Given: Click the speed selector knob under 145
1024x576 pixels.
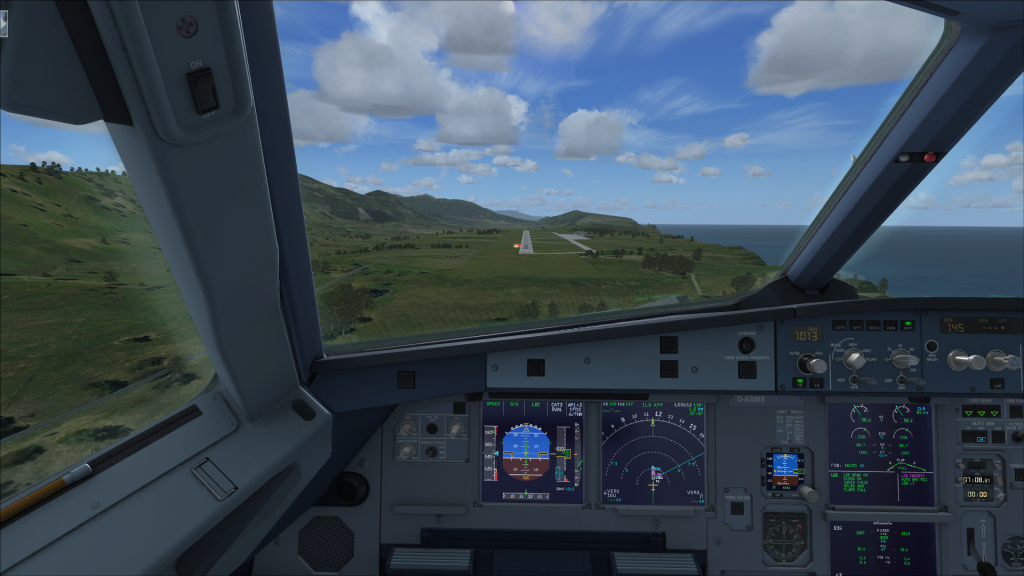Looking at the screenshot, I should click(x=957, y=358).
